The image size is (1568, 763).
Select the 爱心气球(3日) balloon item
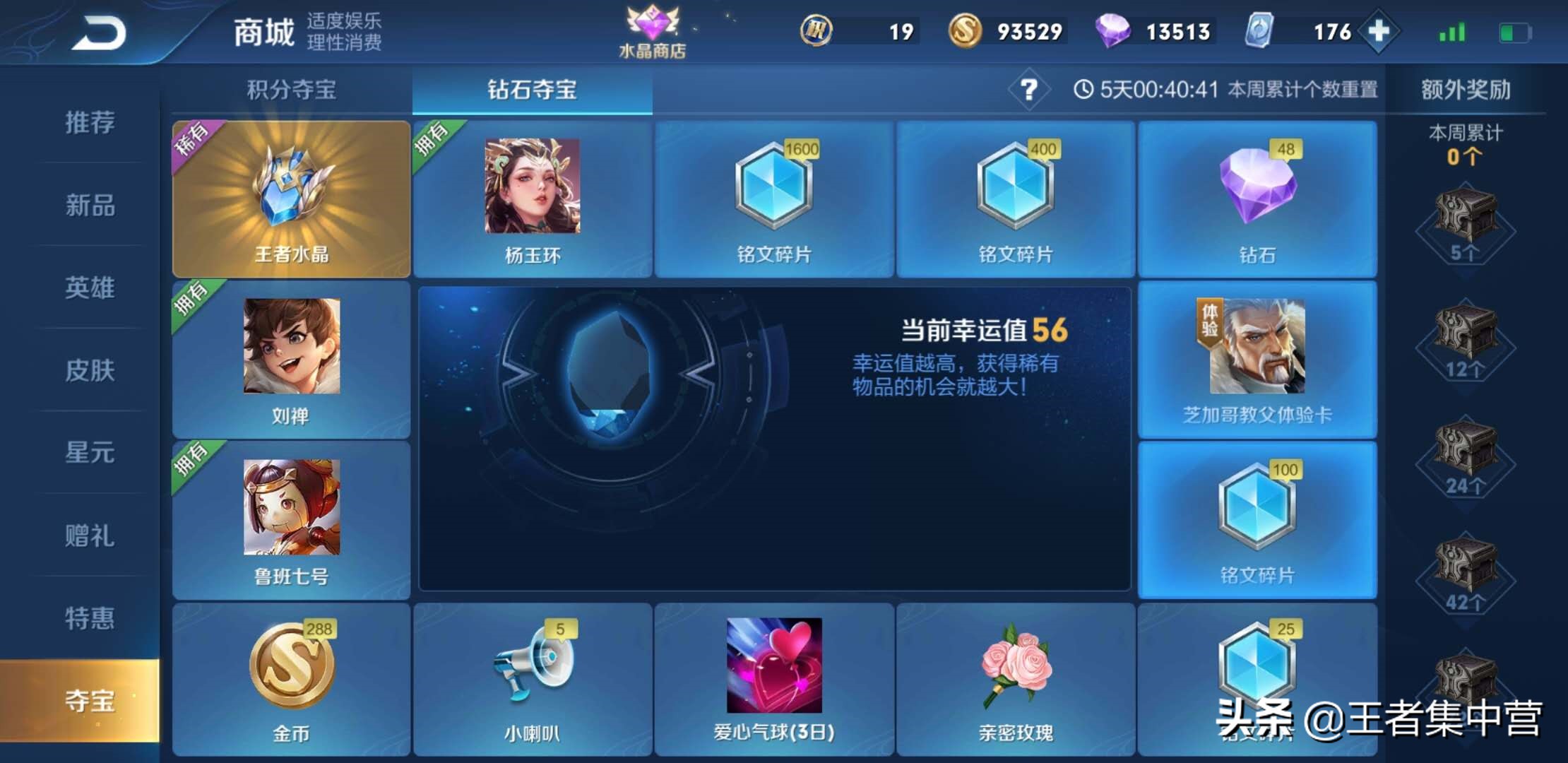click(775, 678)
